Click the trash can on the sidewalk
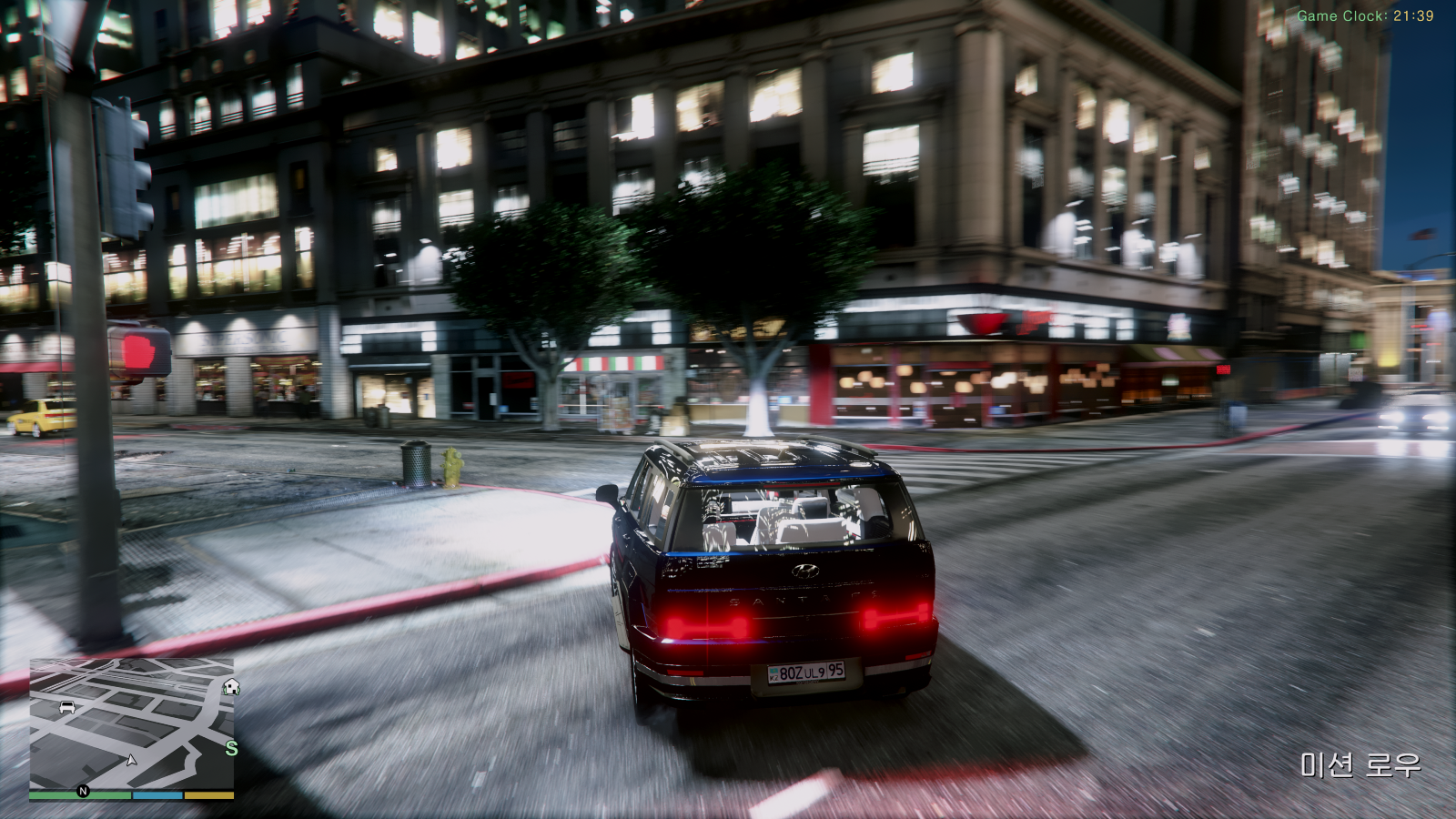The width and height of the screenshot is (1456, 819). [x=415, y=464]
